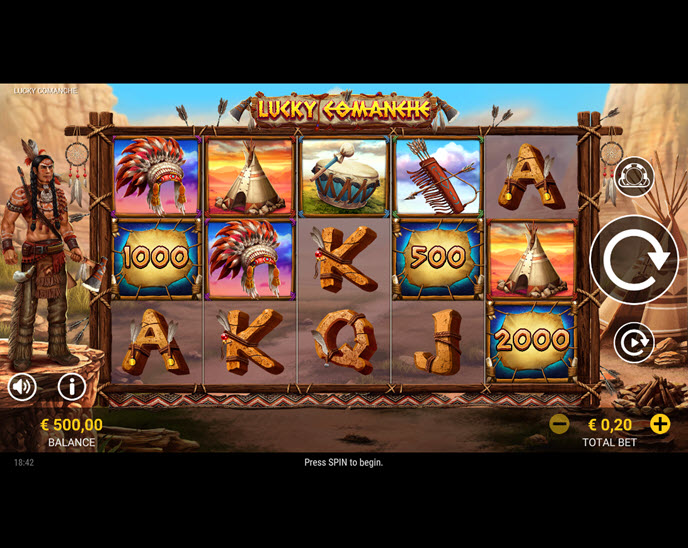Viewport: 688px width, 548px height.
Task: Click the chip icon button above the spin button
Action: [634, 177]
